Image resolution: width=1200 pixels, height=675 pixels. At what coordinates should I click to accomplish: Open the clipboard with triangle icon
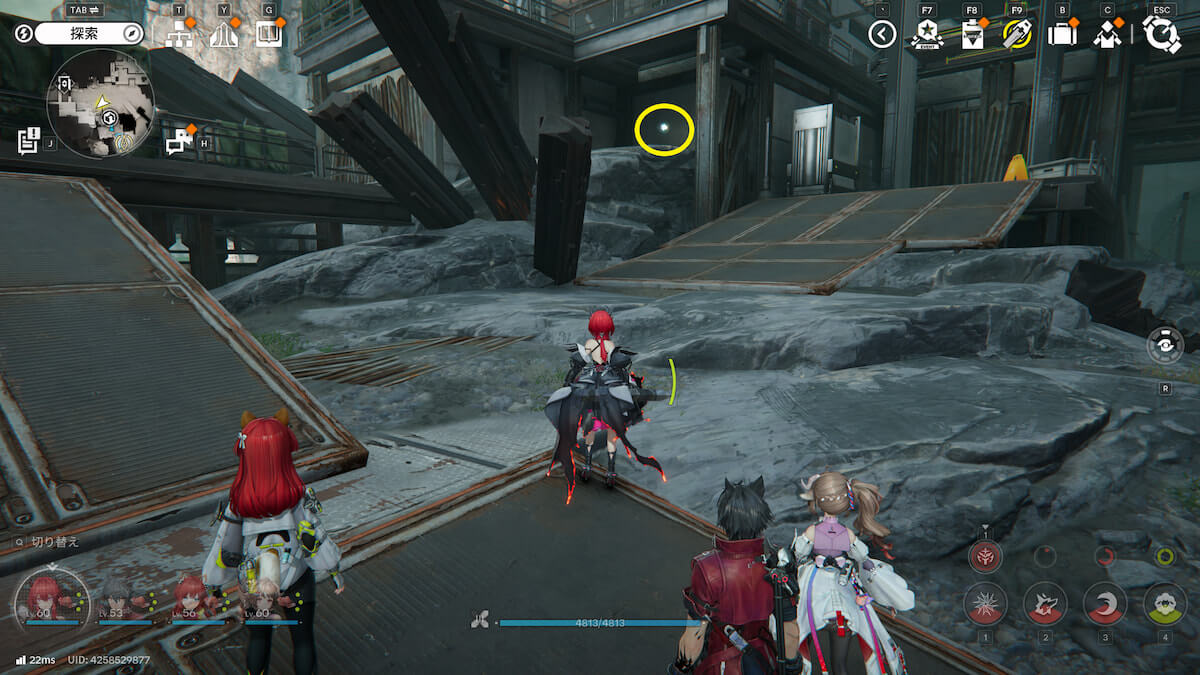click(x=972, y=35)
